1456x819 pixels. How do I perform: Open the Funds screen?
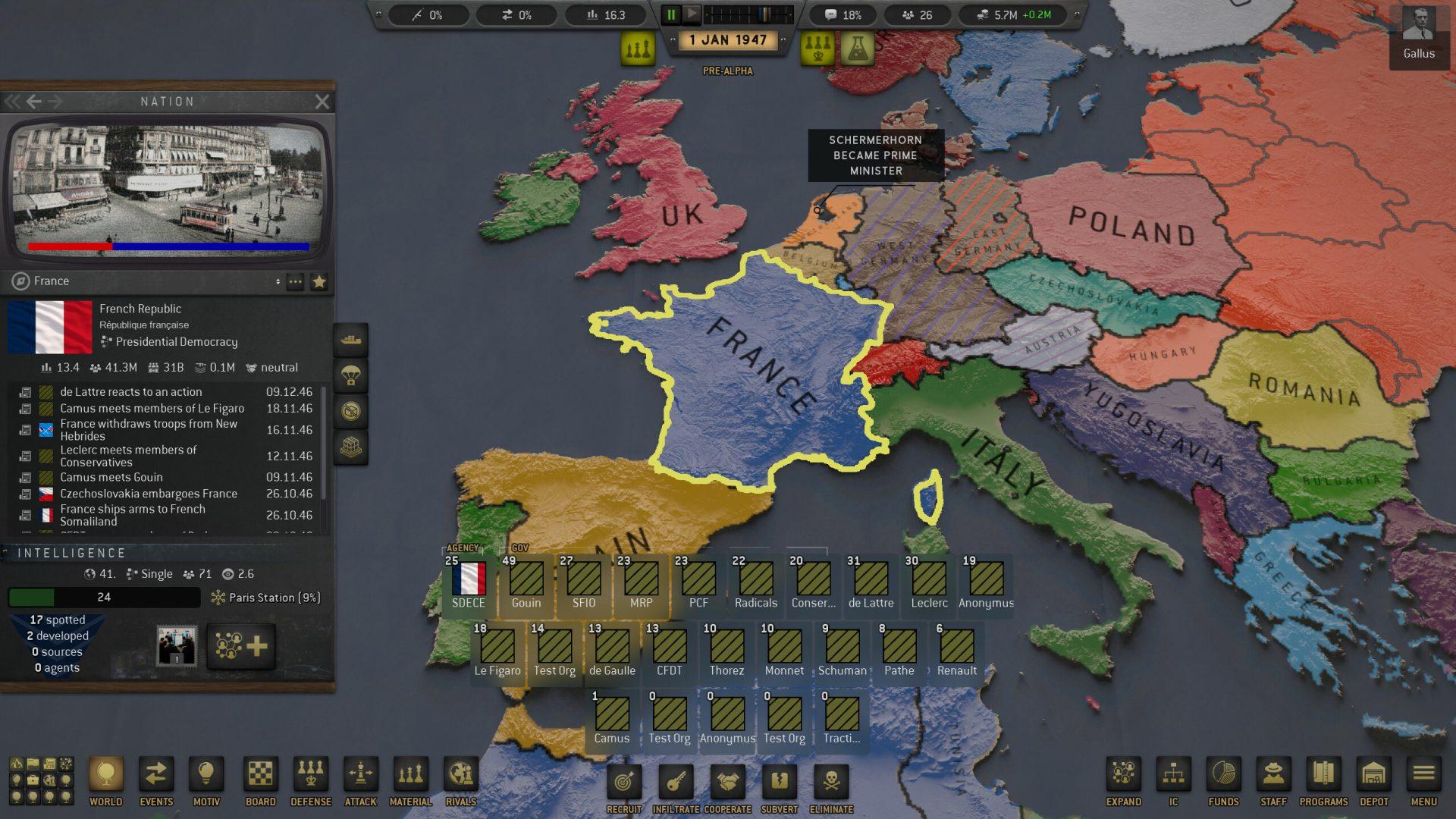pyautogui.click(x=1223, y=781)
